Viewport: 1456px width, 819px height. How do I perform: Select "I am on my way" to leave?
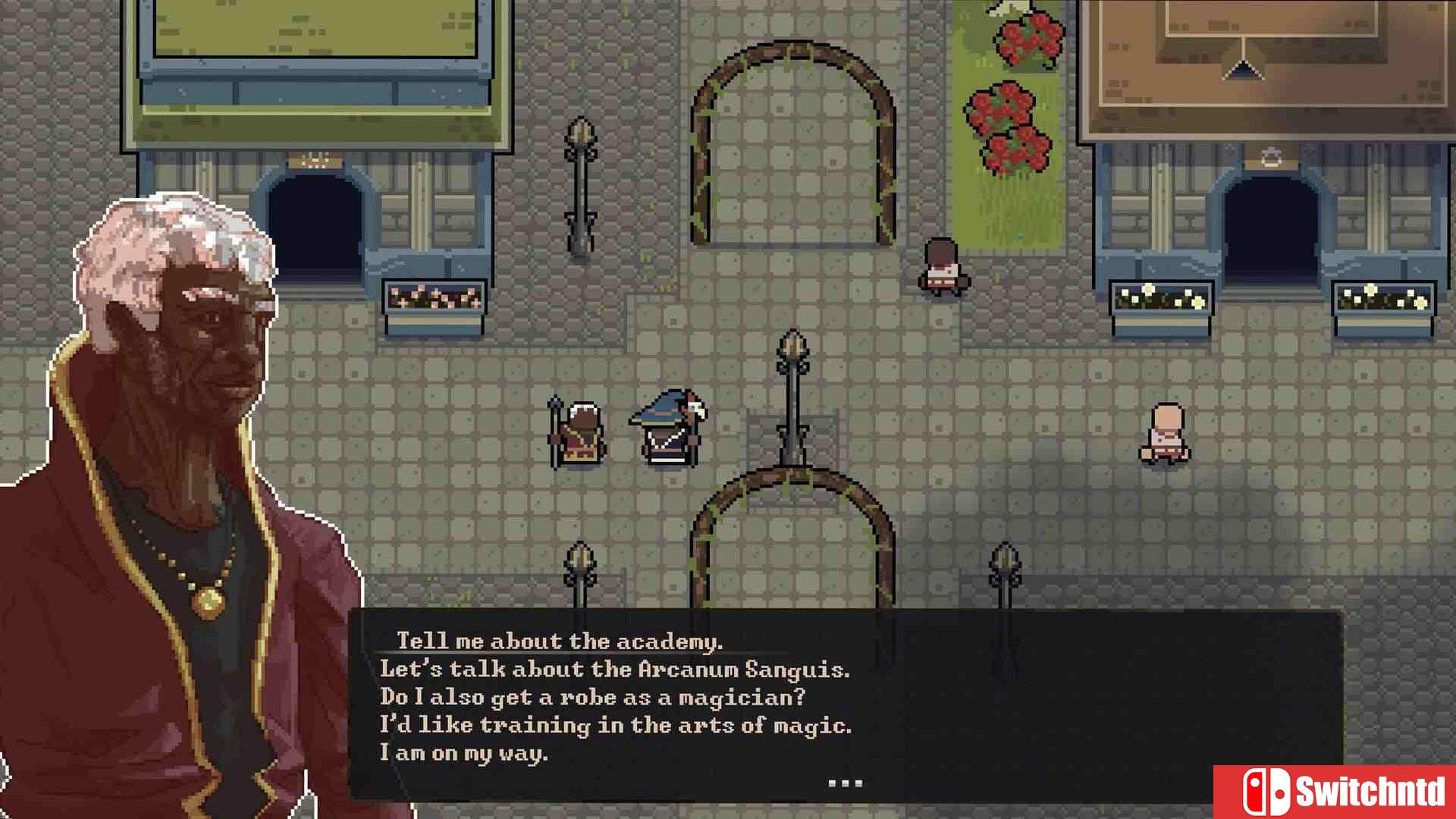click(x=463, y=752)
